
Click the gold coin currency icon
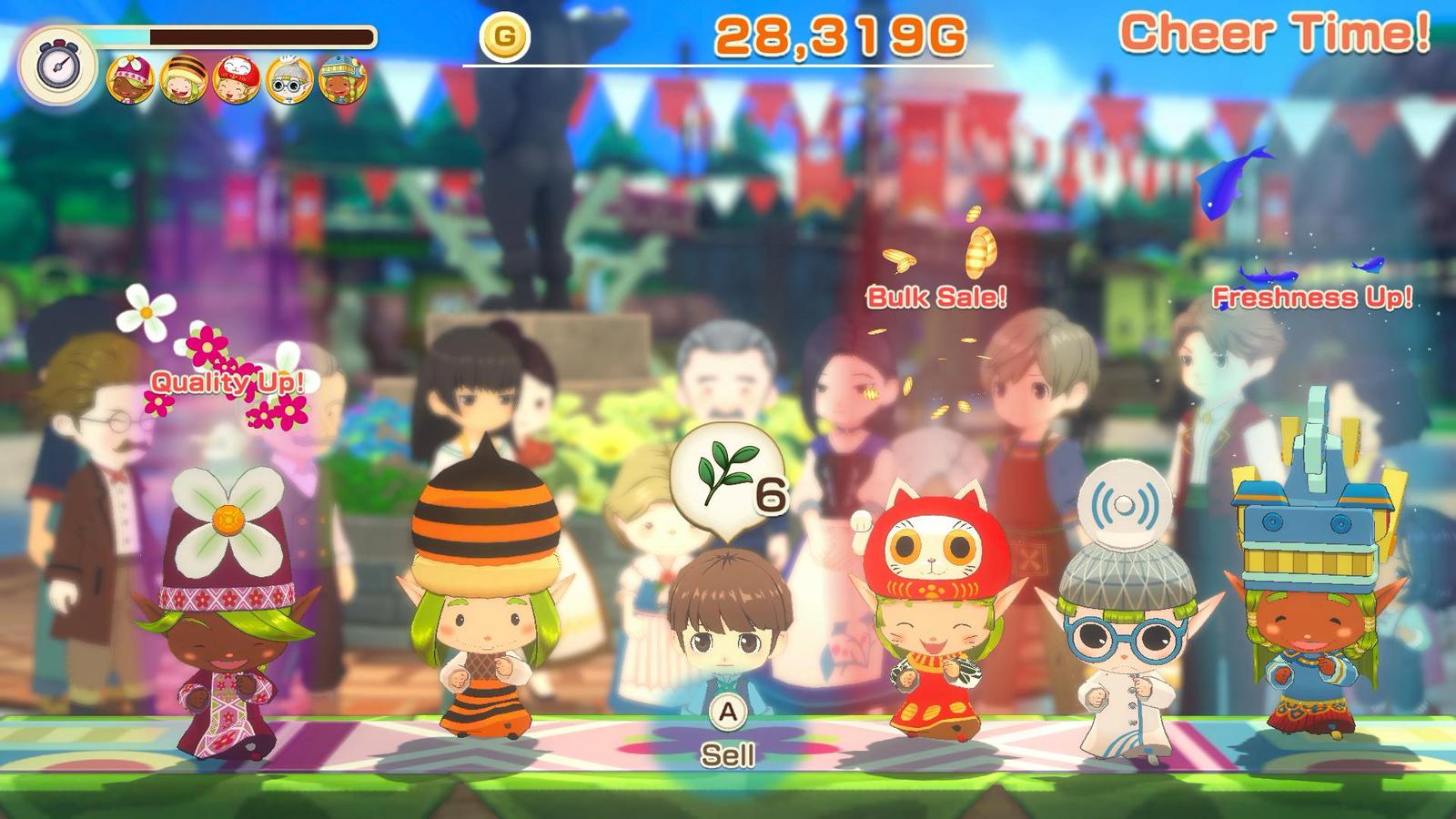coord(503,36)
